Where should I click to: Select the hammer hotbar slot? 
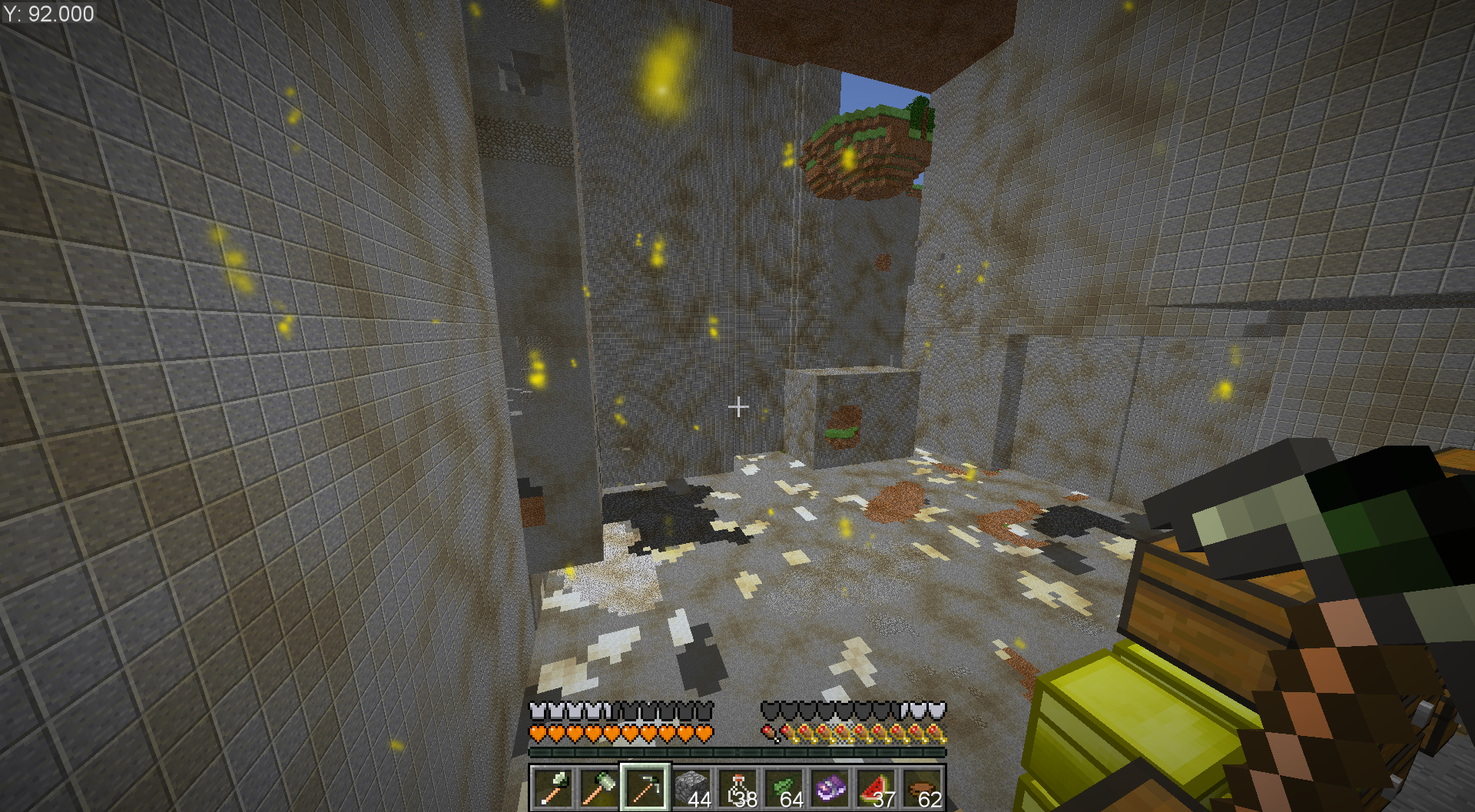pyautogui.click(x=599, y=788)
